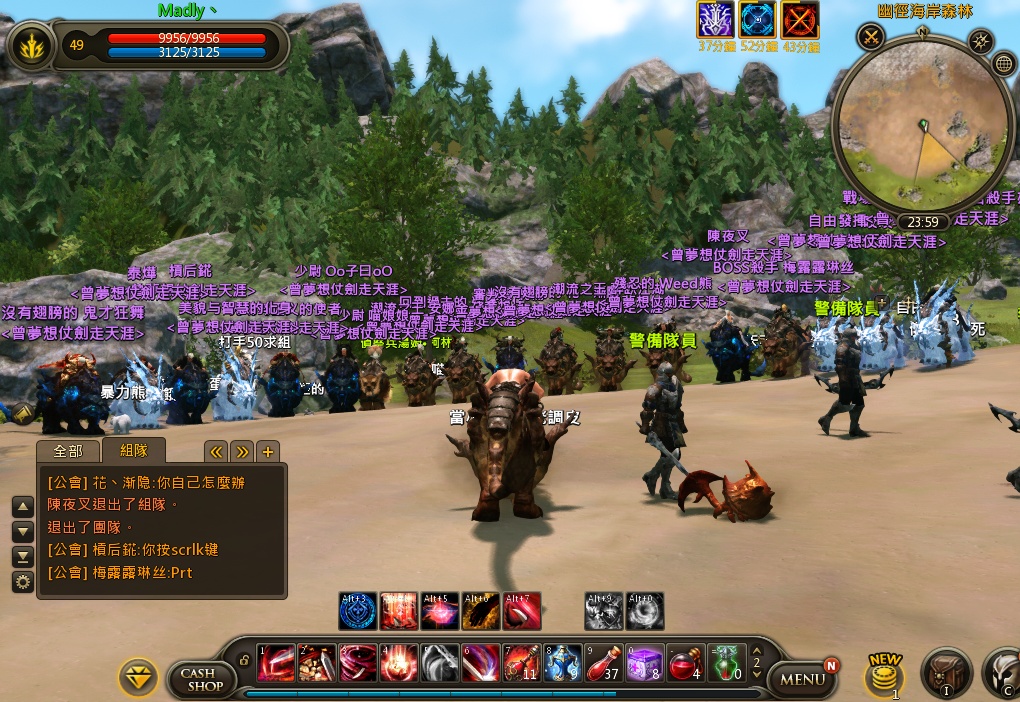Select the purple cube item slot
Viewport: 1020px width, 702px height.
coord(644,663)
